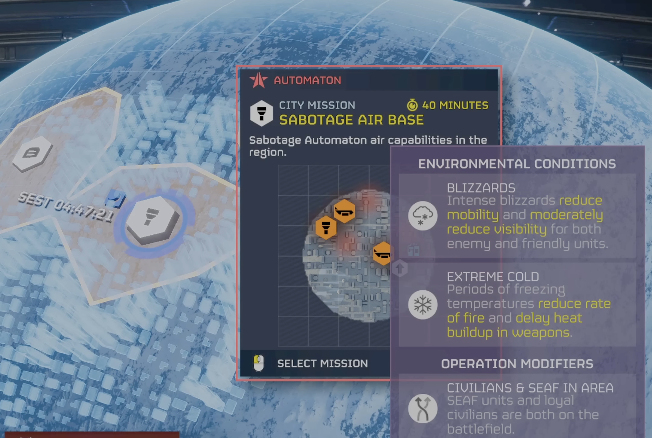Select the Sabotage Air Base mission
The image size is (652, 438).
click(321, 363)
